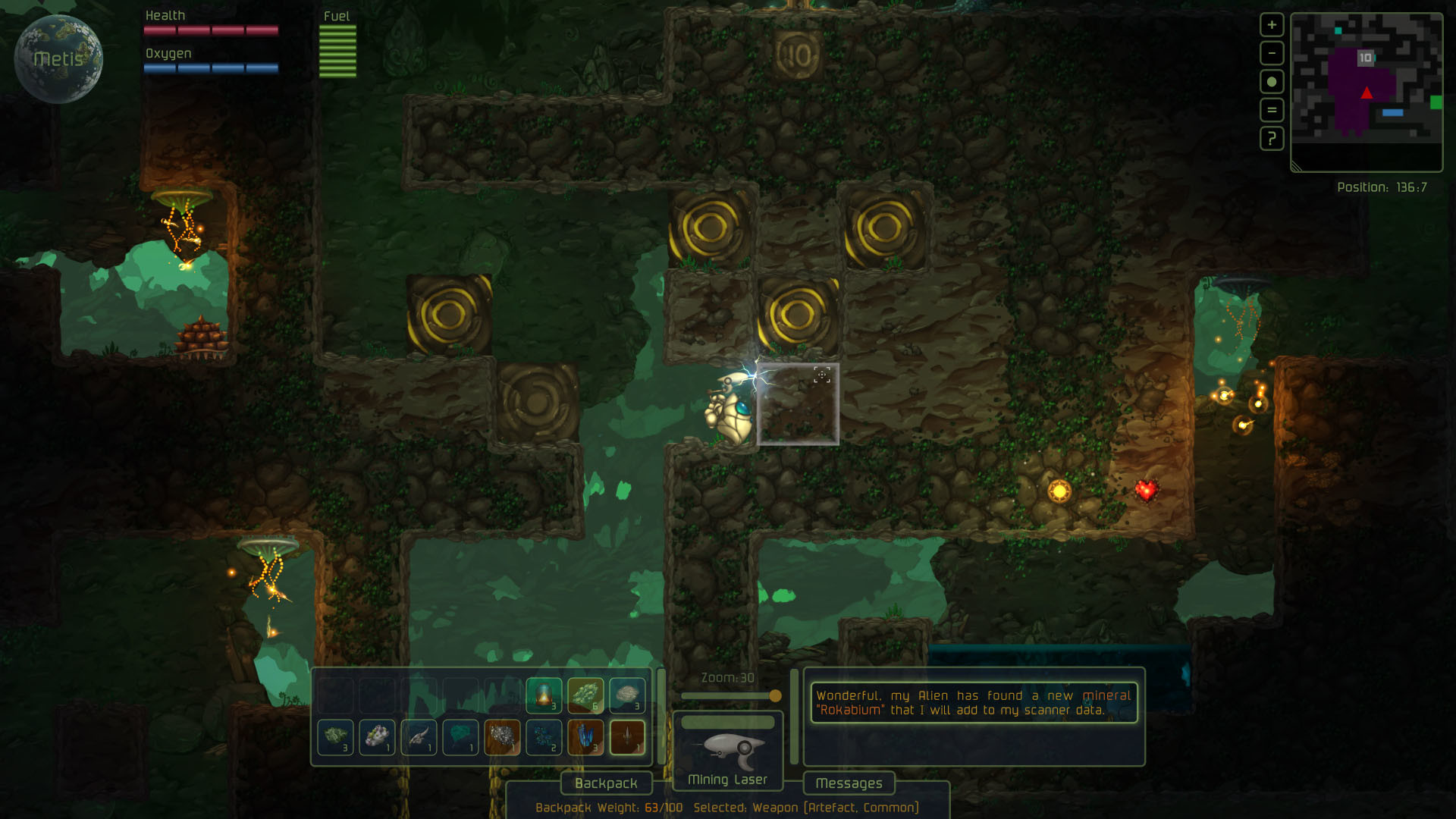1456x819 pixels.
Task: Switch to the Messages tab
Action: (849, 783)
